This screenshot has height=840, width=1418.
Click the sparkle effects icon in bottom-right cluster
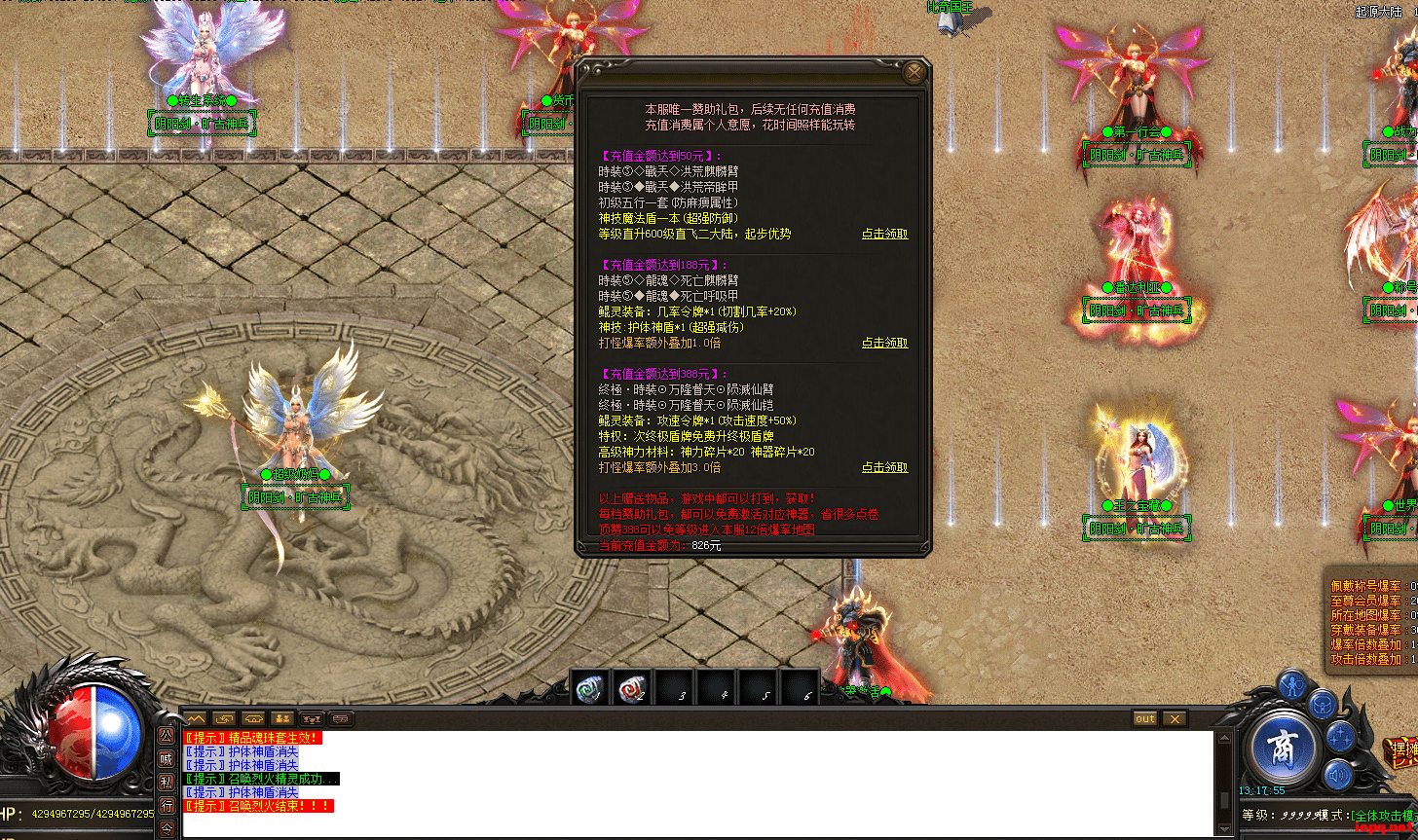(1341, 736)
